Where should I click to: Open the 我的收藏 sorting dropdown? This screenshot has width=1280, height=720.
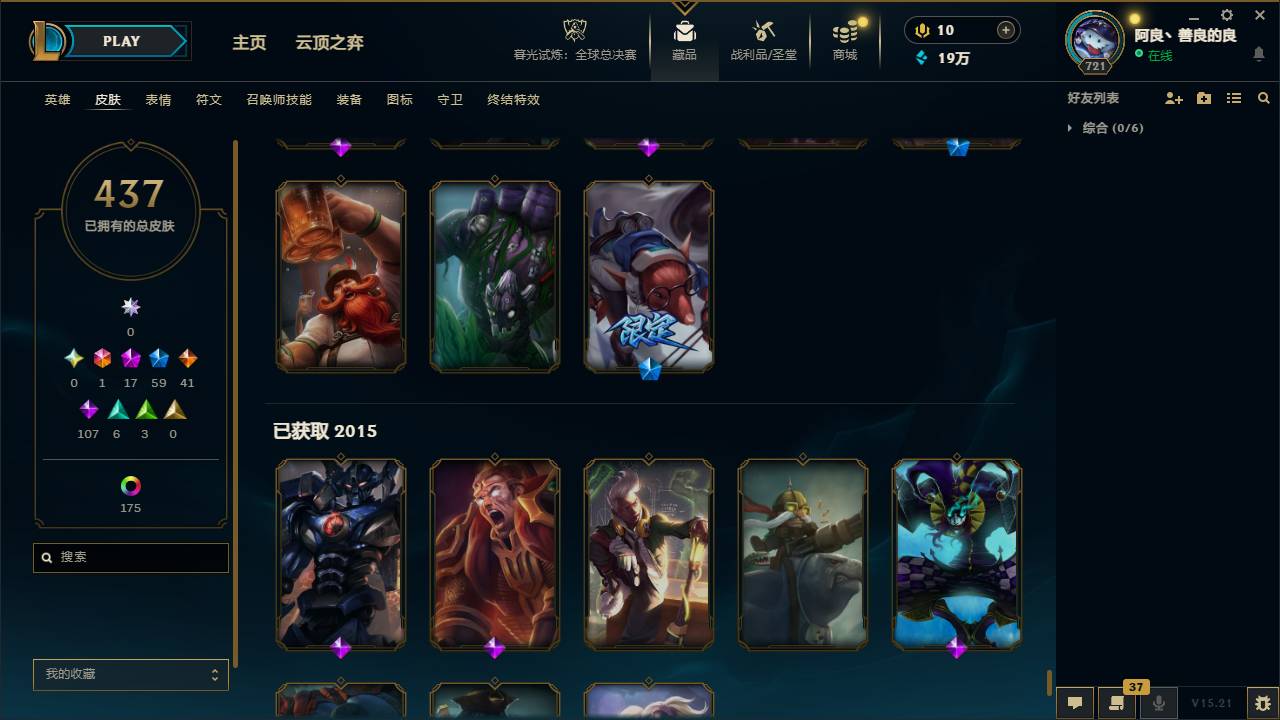(x=130, y=675)
